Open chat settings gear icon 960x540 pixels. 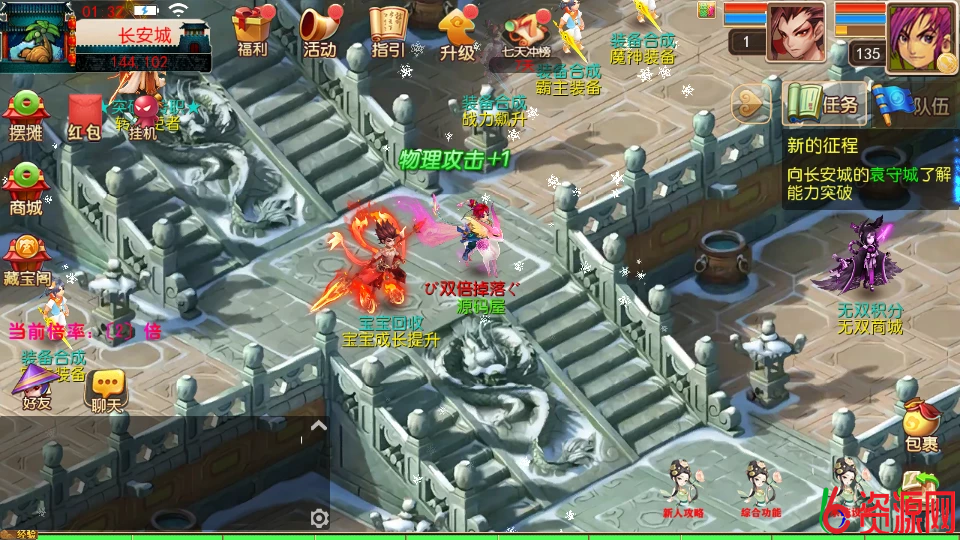[319, 517]
